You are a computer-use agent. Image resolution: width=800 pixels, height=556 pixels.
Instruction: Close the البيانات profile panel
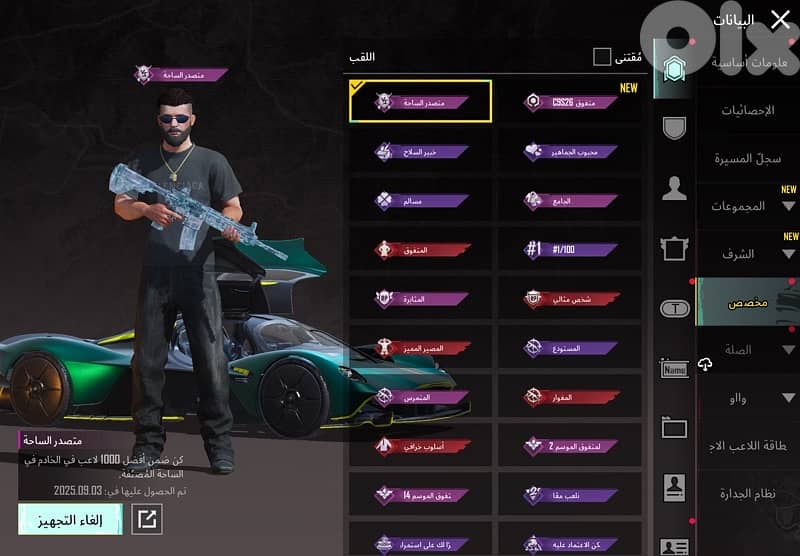click(x=779, y=19)
